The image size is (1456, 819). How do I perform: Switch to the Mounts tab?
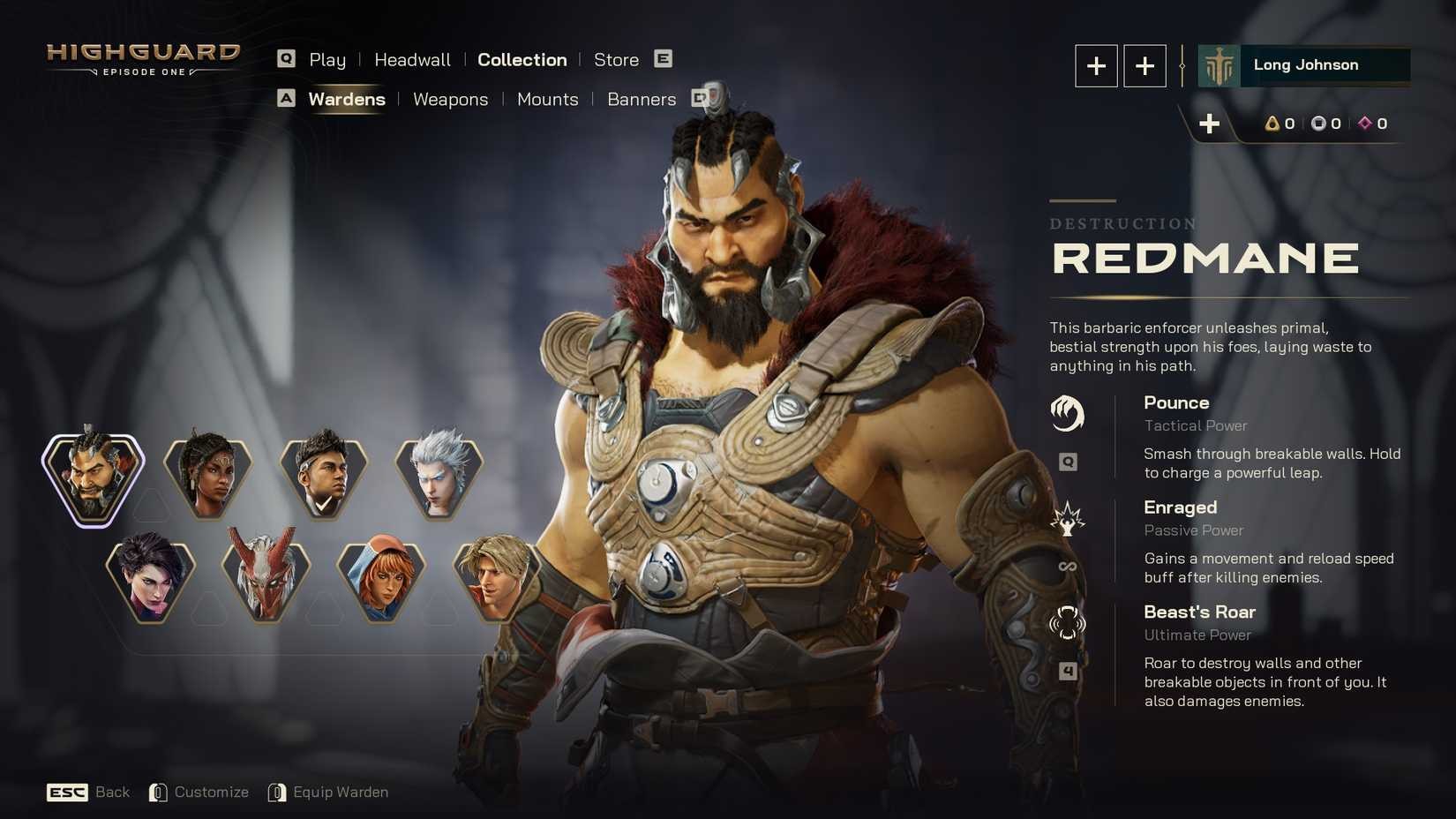547,100
